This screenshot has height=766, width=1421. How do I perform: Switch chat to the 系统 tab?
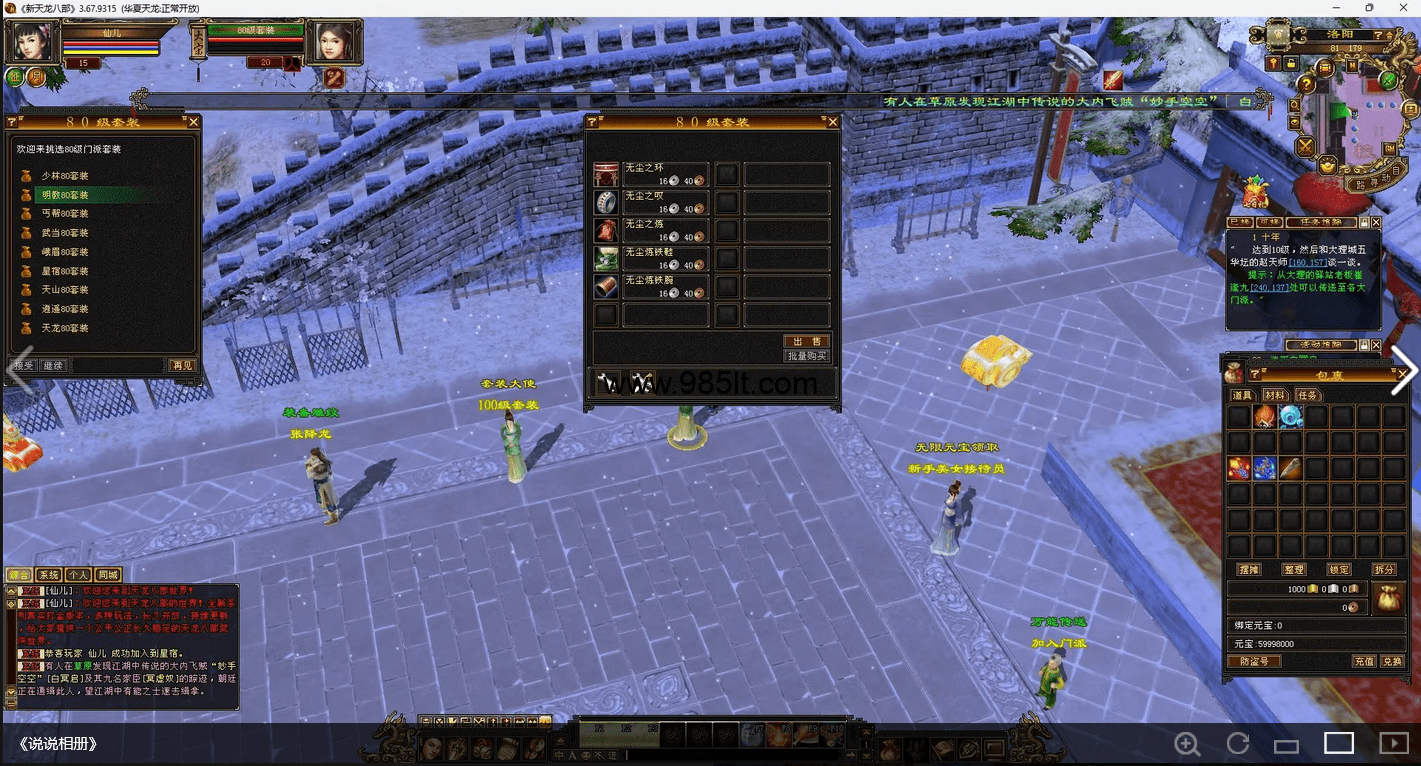(48, 575)
